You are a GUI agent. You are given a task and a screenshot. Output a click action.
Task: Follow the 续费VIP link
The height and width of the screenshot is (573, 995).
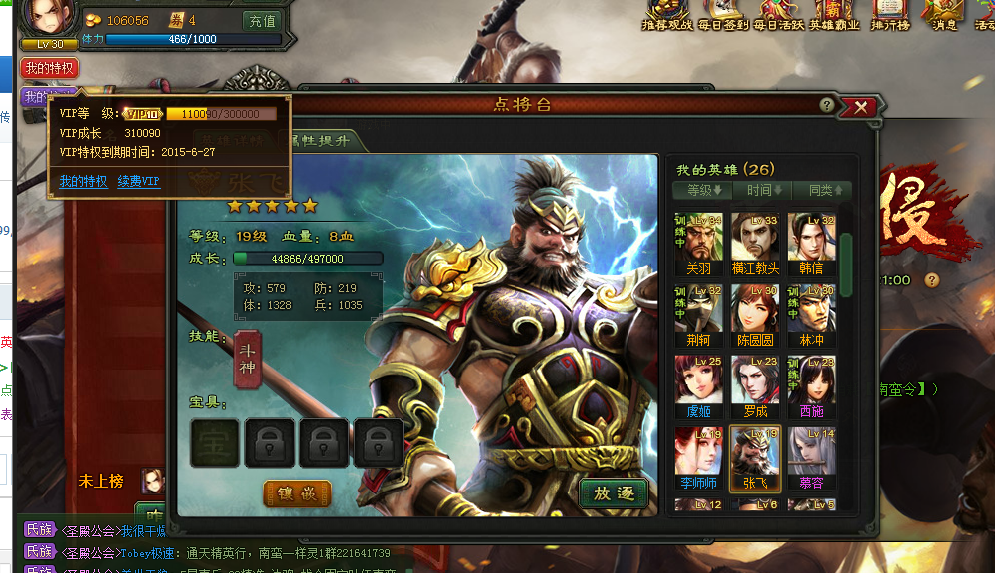pos(138,181)
